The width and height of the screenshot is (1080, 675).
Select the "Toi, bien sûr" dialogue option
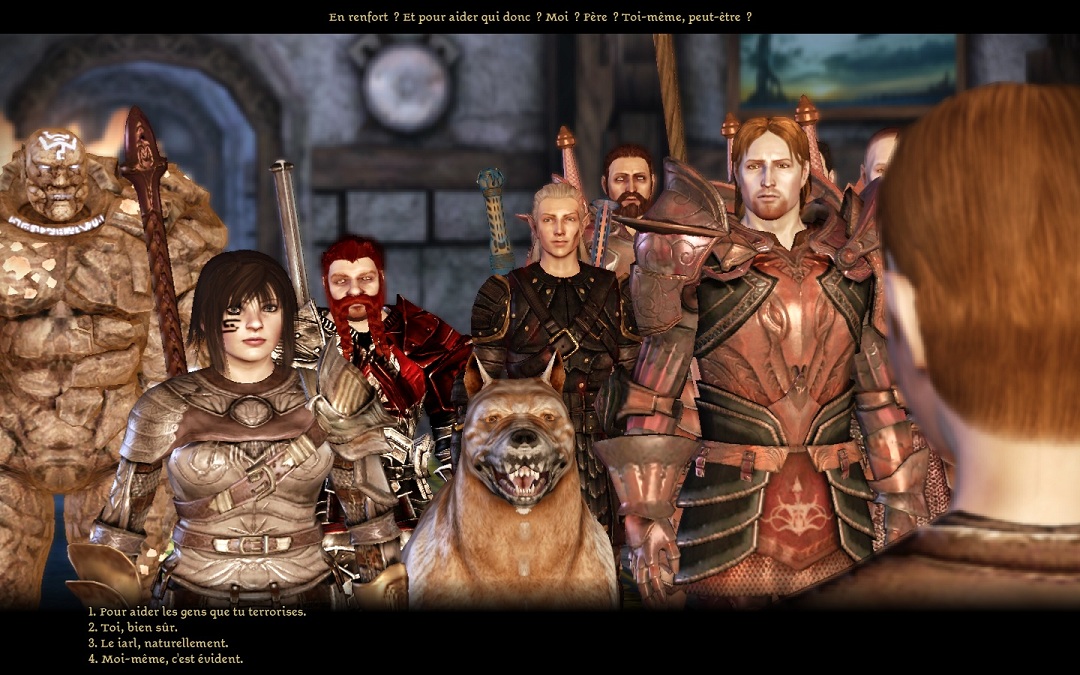click(x=138, y=627)
